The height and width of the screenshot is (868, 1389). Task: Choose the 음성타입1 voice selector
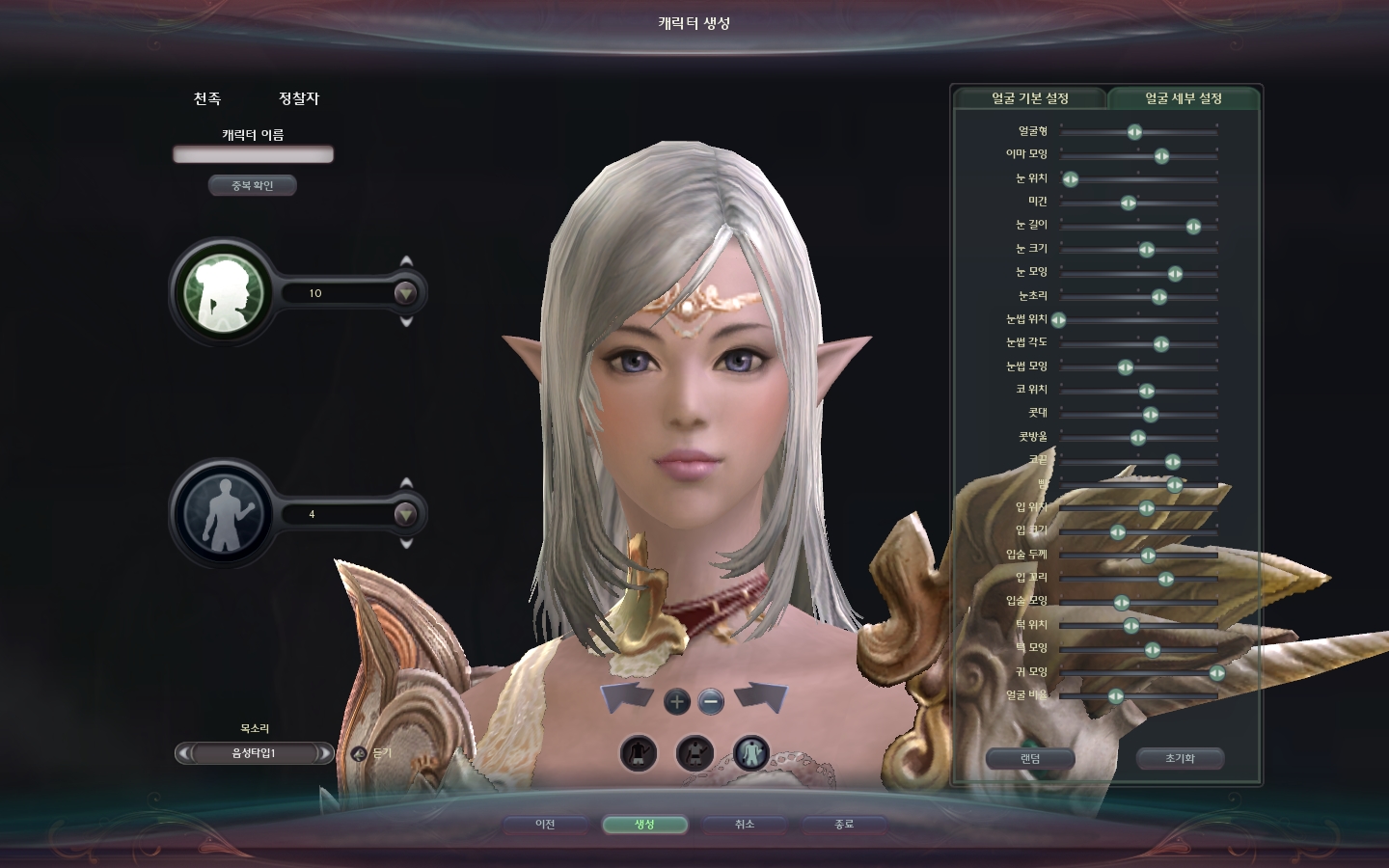click(x=254, y=753)
